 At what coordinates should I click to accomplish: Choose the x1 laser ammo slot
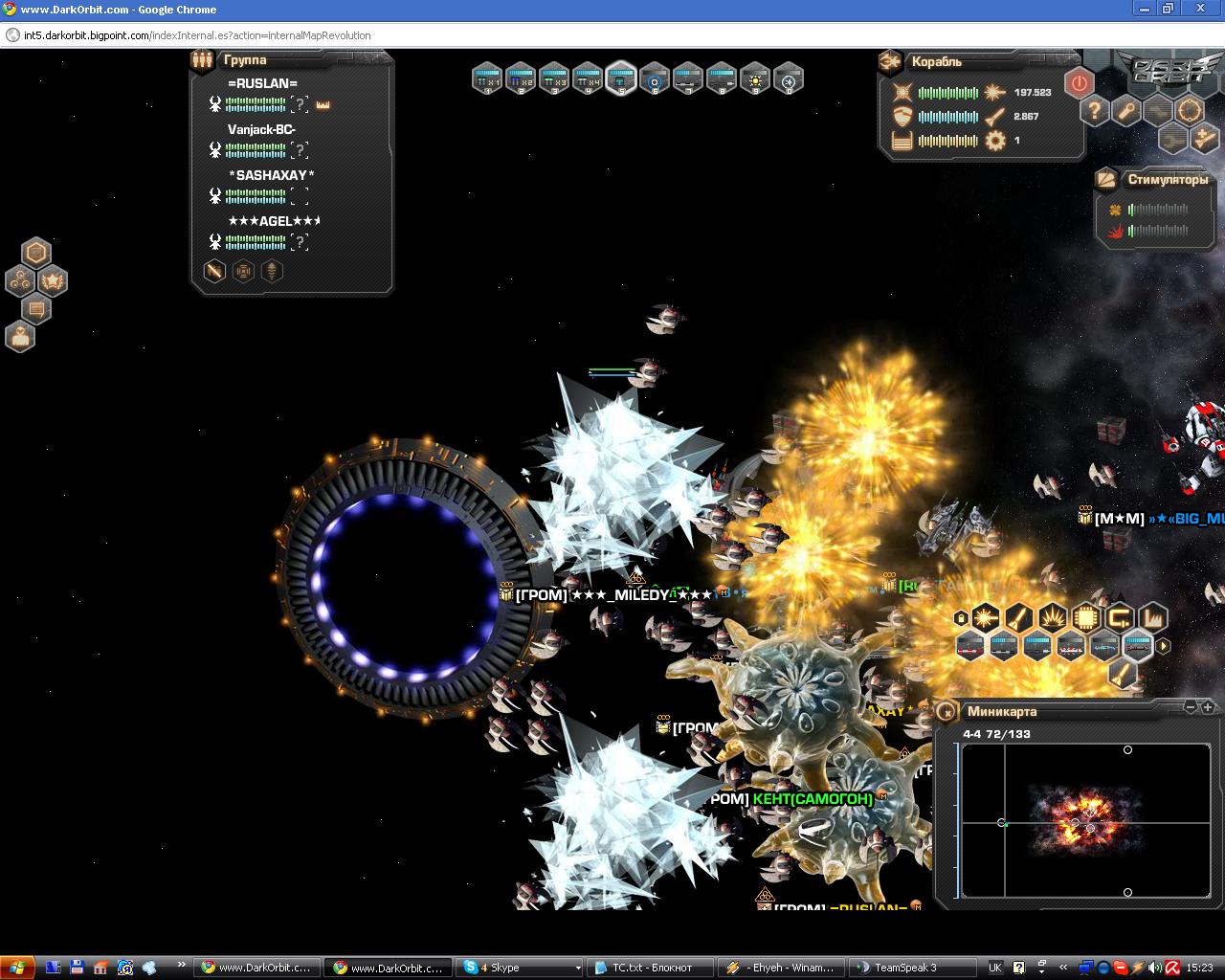(x=487, y=78)
